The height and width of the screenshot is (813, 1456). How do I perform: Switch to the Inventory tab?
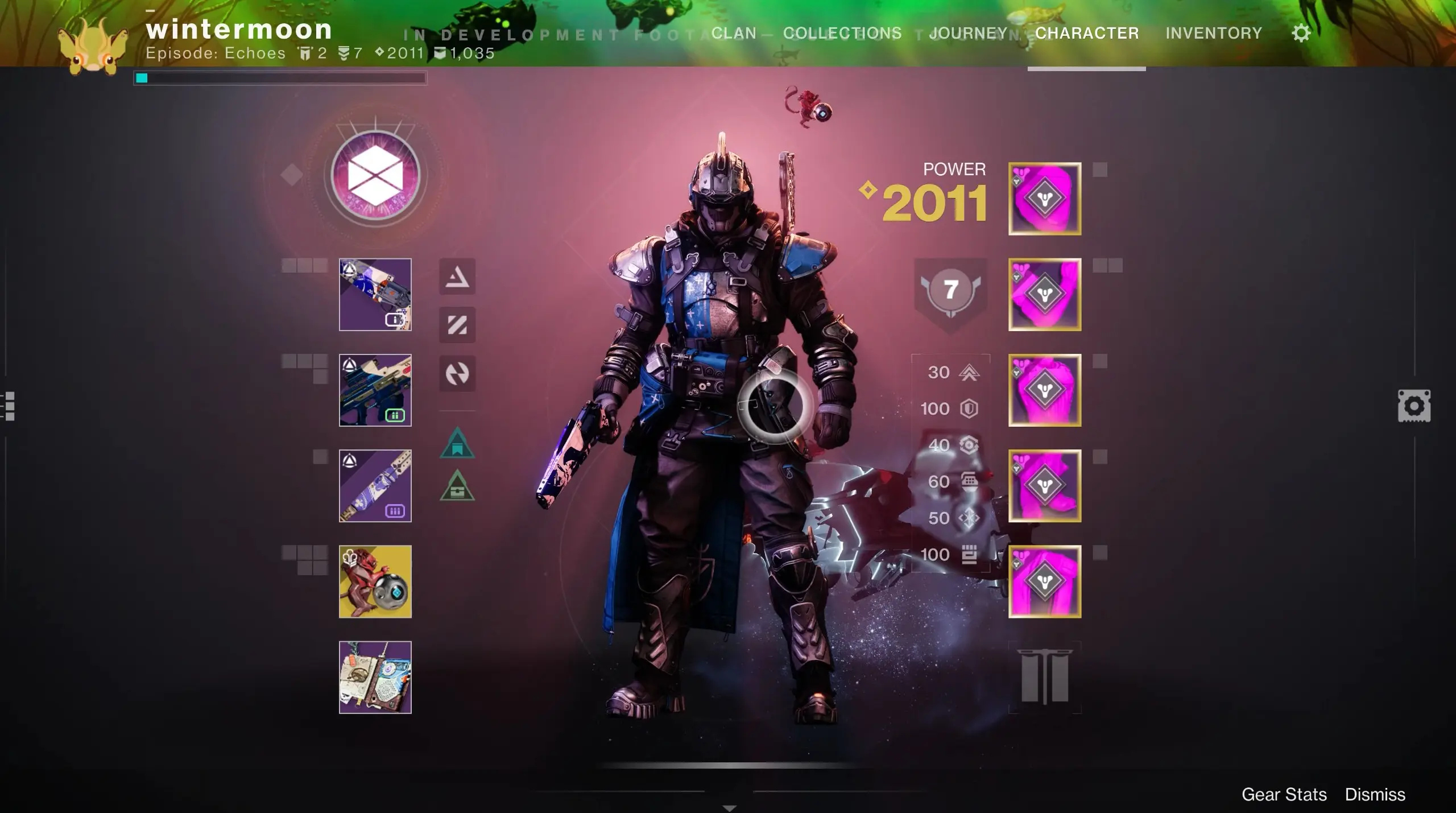pyautogui.click(x=1214, y=32)
